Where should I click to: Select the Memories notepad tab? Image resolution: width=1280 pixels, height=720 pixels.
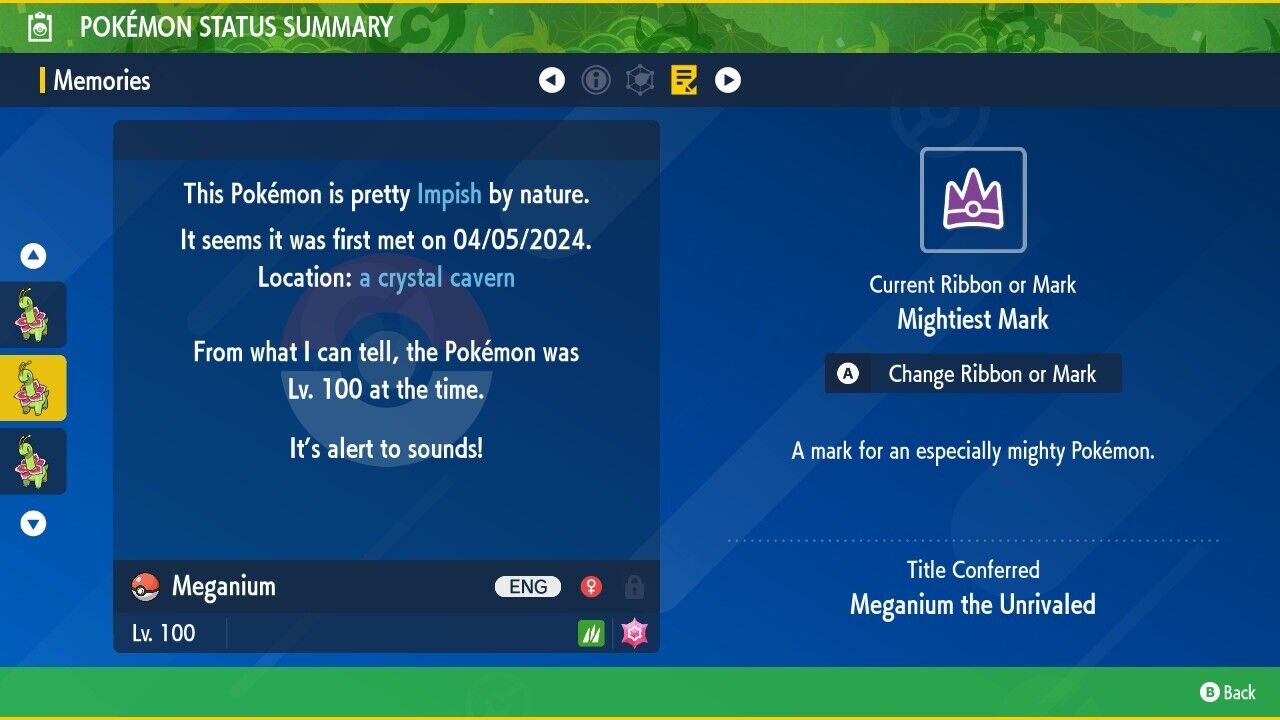point(684,80)
